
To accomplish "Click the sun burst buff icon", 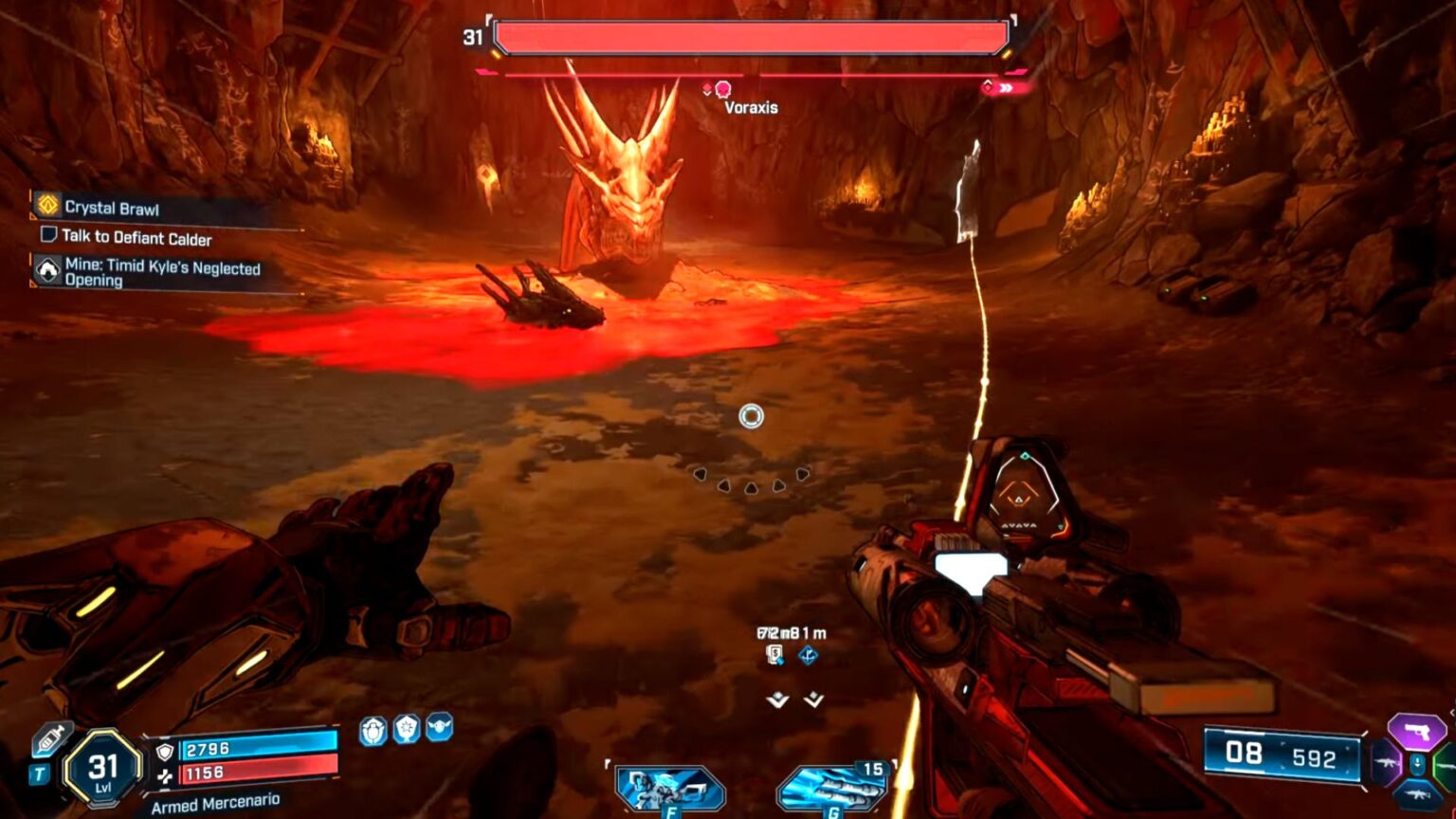I will pos(407,728).
